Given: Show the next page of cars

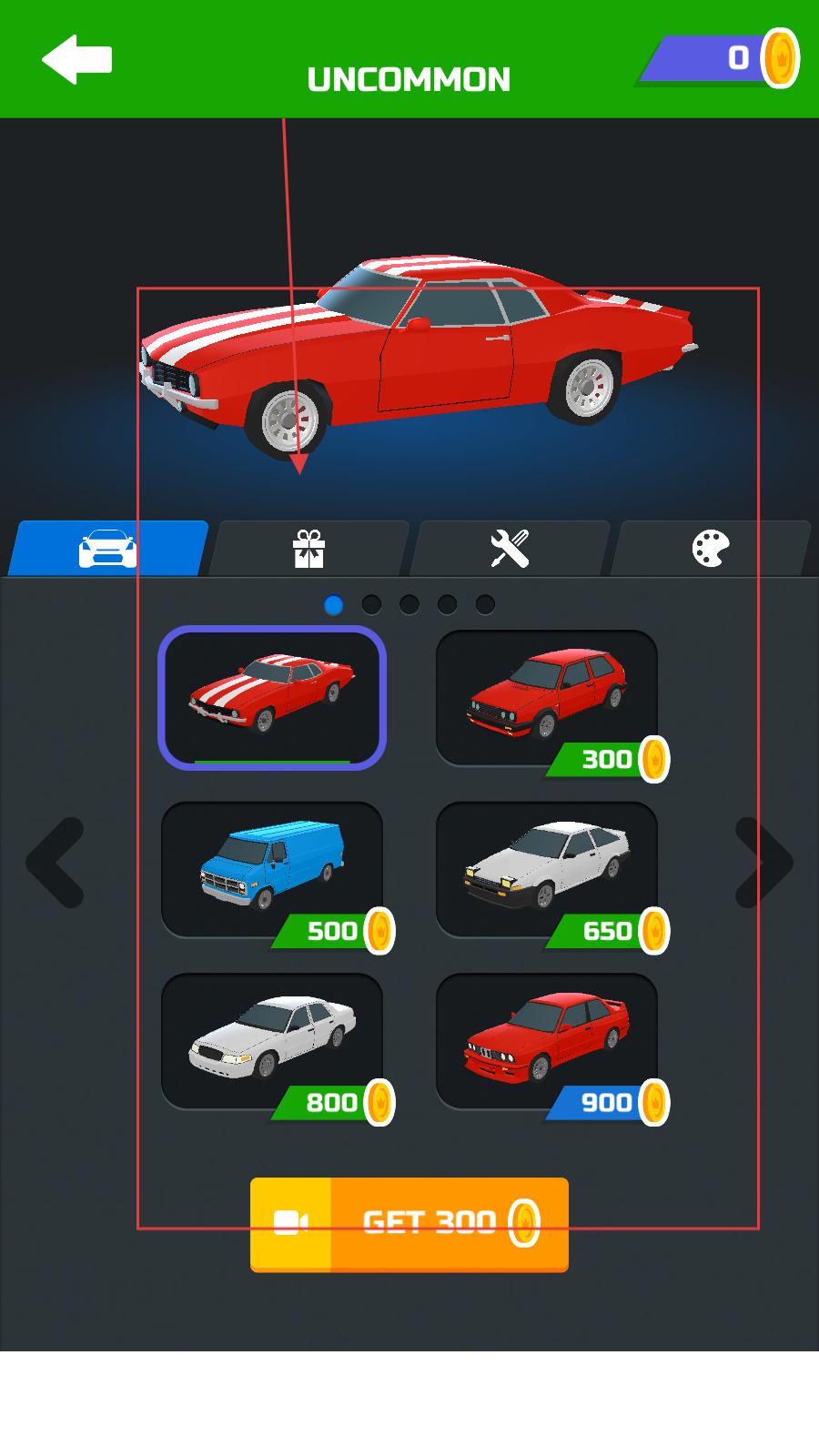Looking at the screenshot, I should click(763, 862).
